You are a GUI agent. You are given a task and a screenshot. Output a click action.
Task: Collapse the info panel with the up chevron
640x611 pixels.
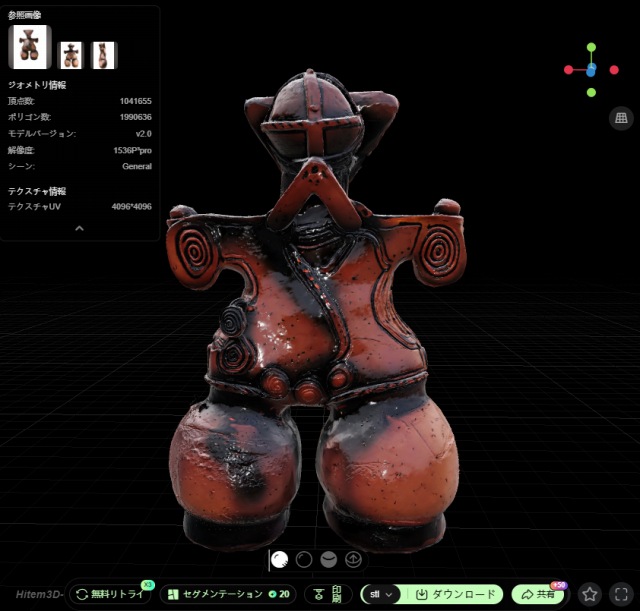[80, 228]
